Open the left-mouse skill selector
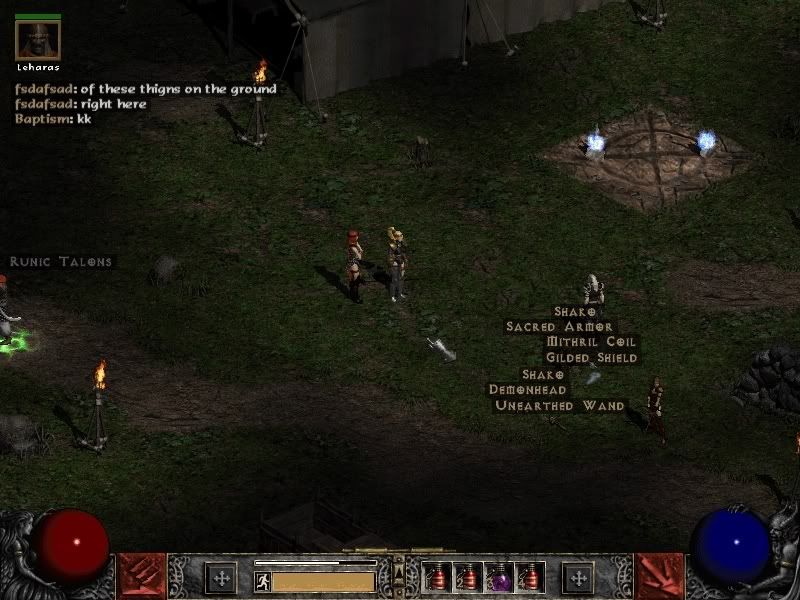800x600 pixels. click(x=141, y=577)
